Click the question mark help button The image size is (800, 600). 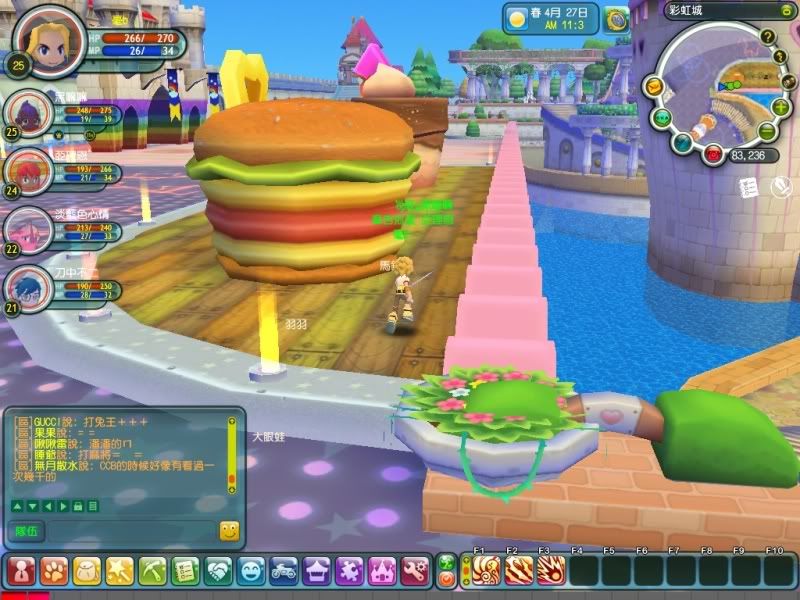[767, 37]
